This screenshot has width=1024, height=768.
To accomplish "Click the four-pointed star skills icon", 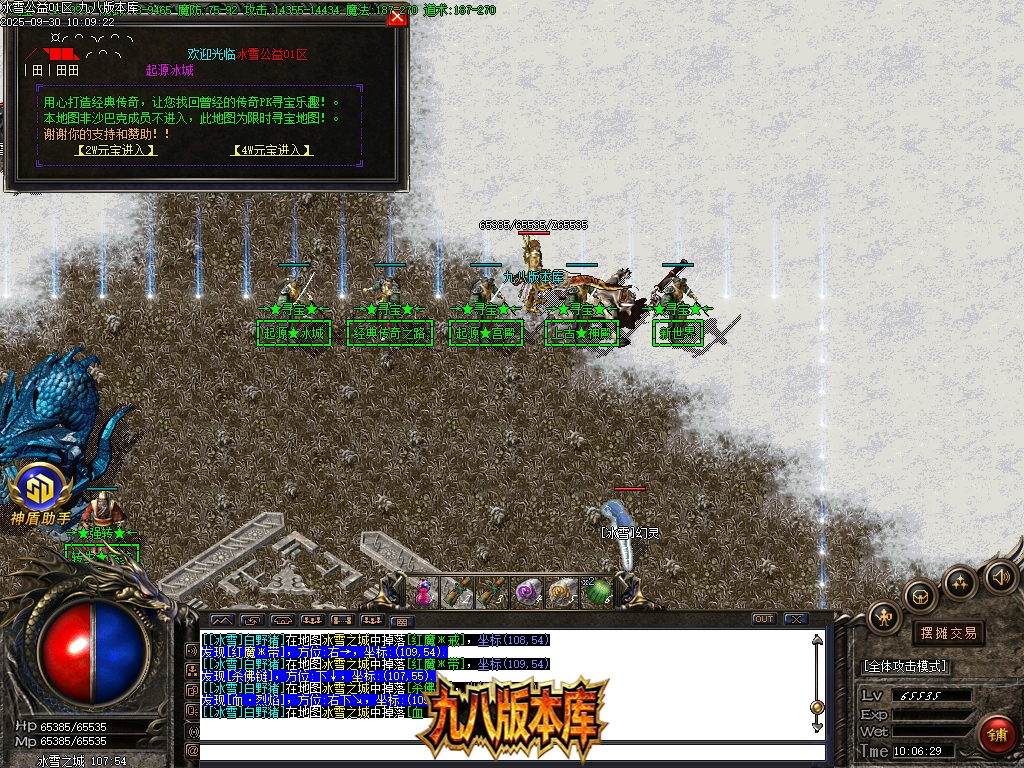I will point(960,582).
